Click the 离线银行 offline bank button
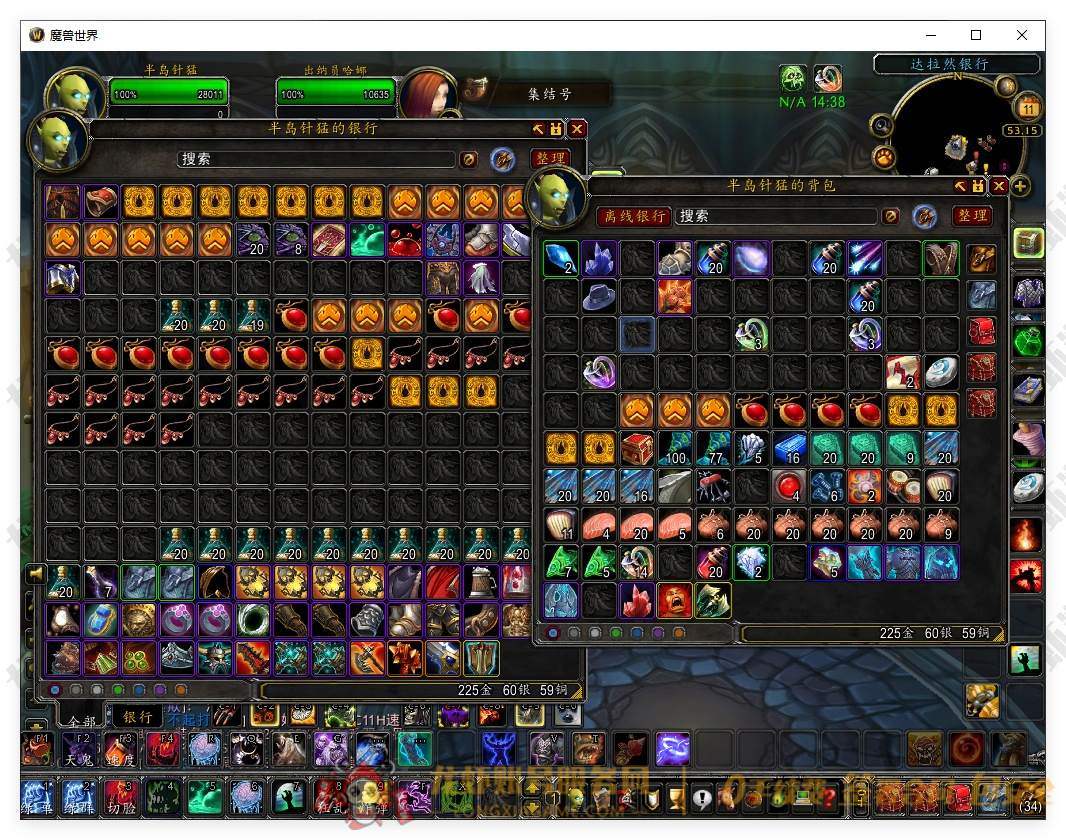1066x840 pixels. (x=634, y=216)
